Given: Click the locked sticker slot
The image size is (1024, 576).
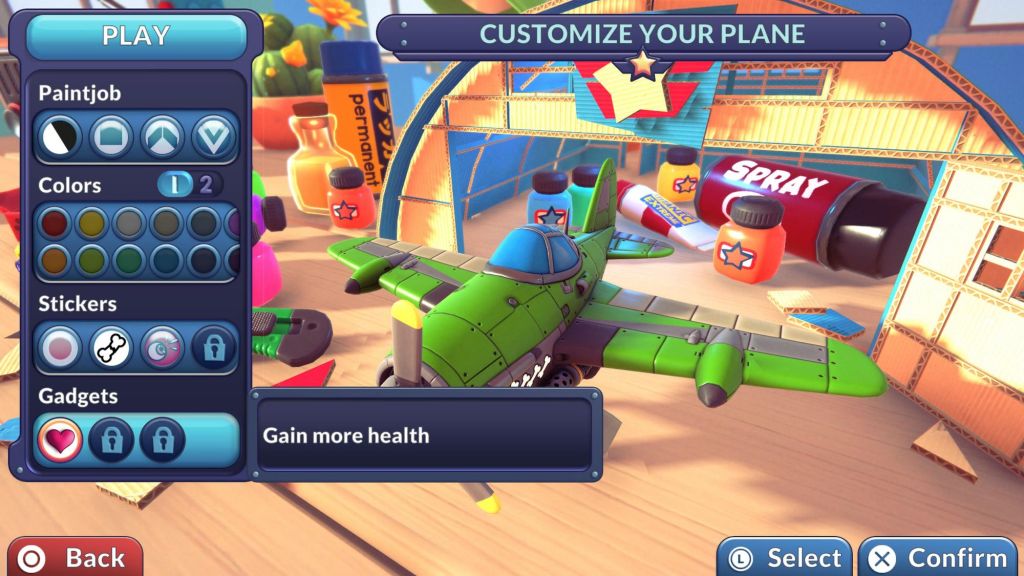Looking at the screenshot, I should click(214, 347).
